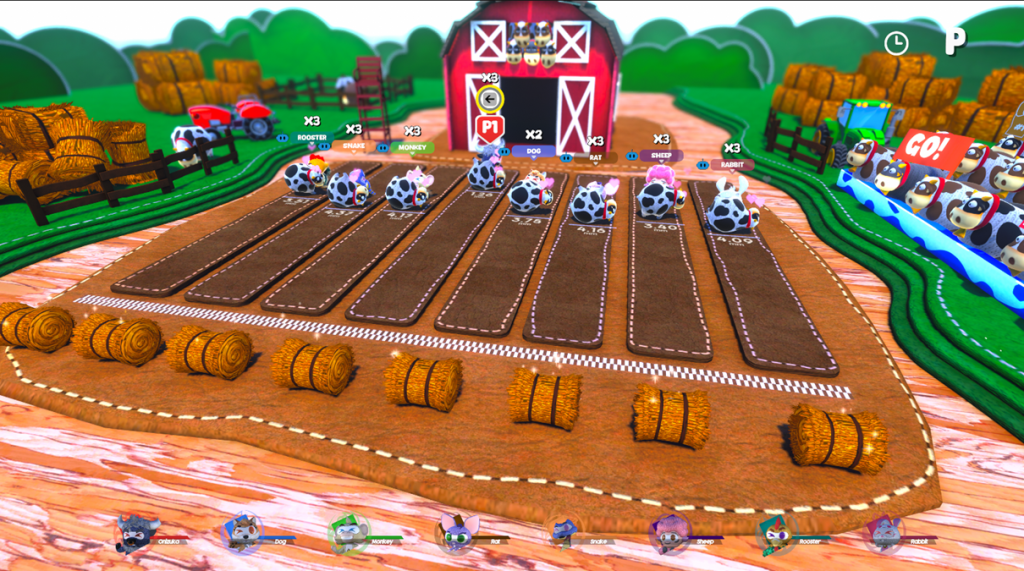Click the Rat player portrait

(x=455, y=534)
